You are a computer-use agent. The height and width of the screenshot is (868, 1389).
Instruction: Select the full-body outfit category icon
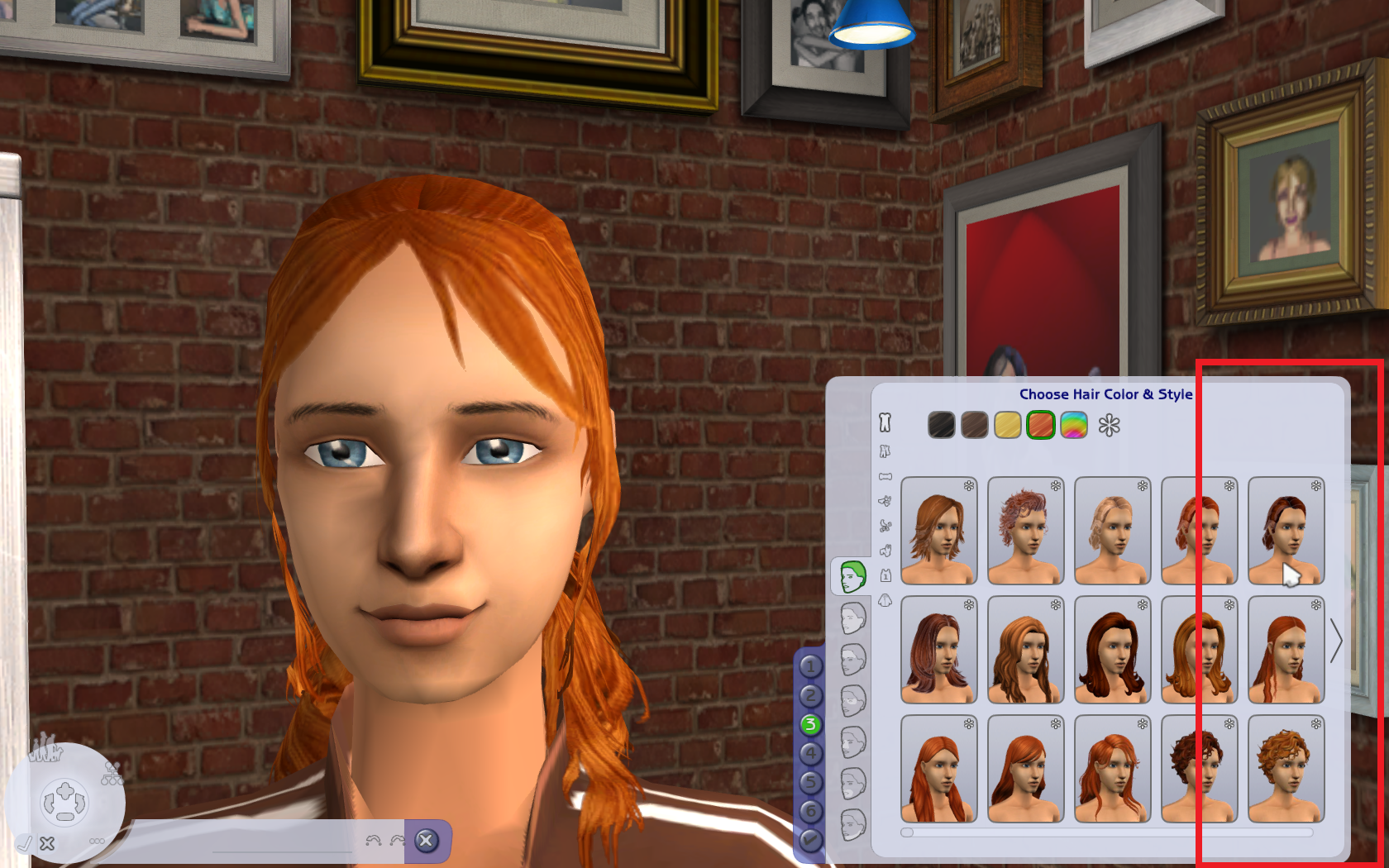point(885,423)
